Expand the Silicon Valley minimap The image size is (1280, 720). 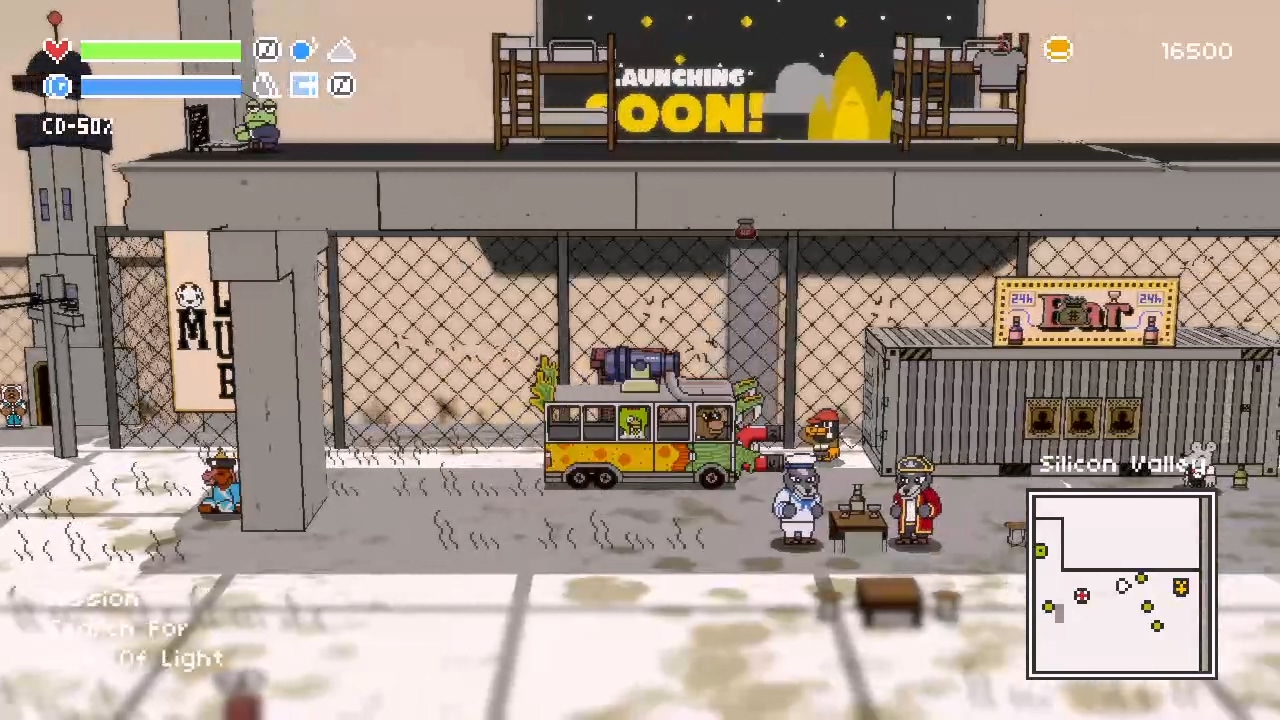pos(1120,585)
